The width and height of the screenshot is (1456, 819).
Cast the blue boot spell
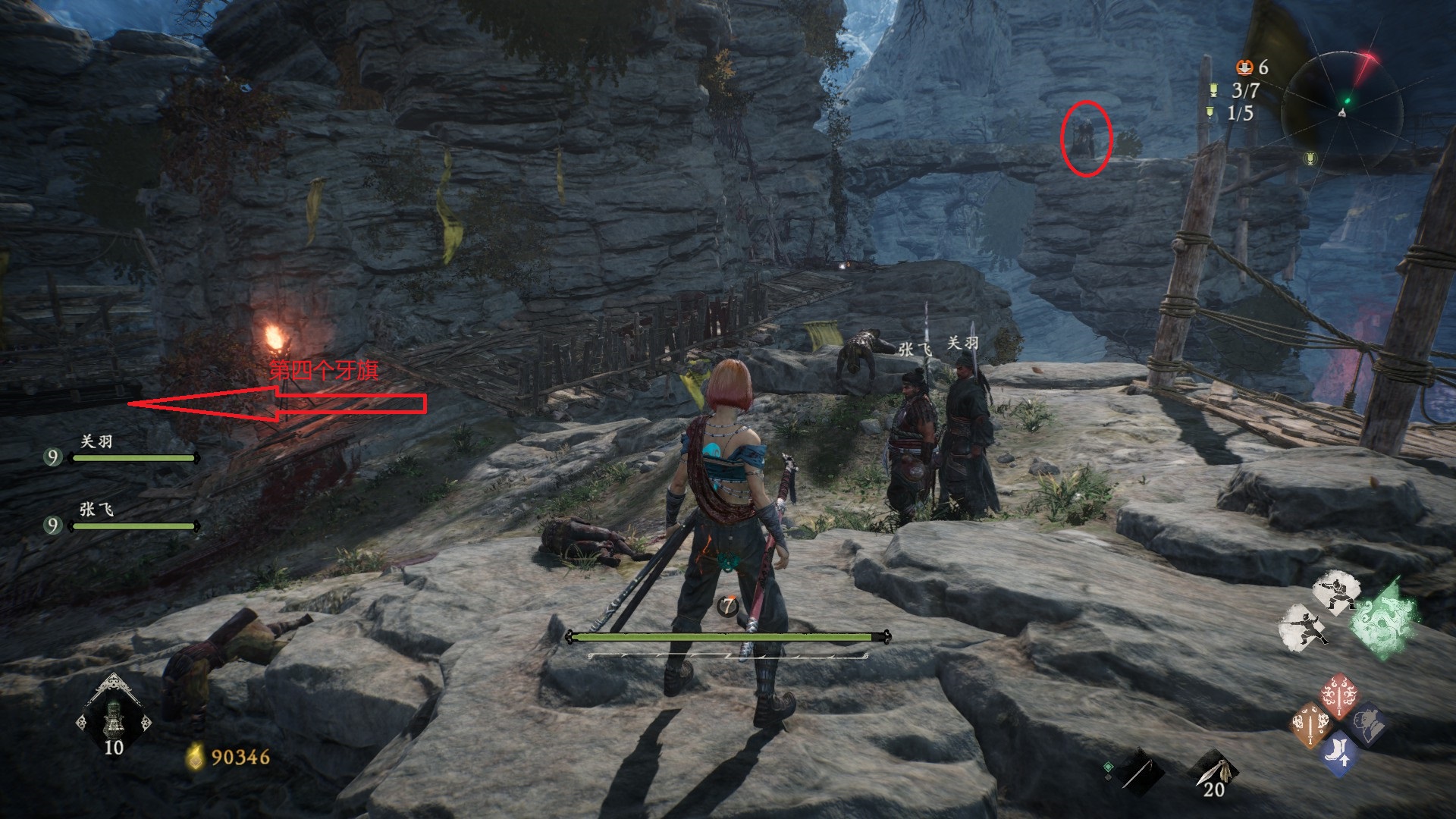1338,754
